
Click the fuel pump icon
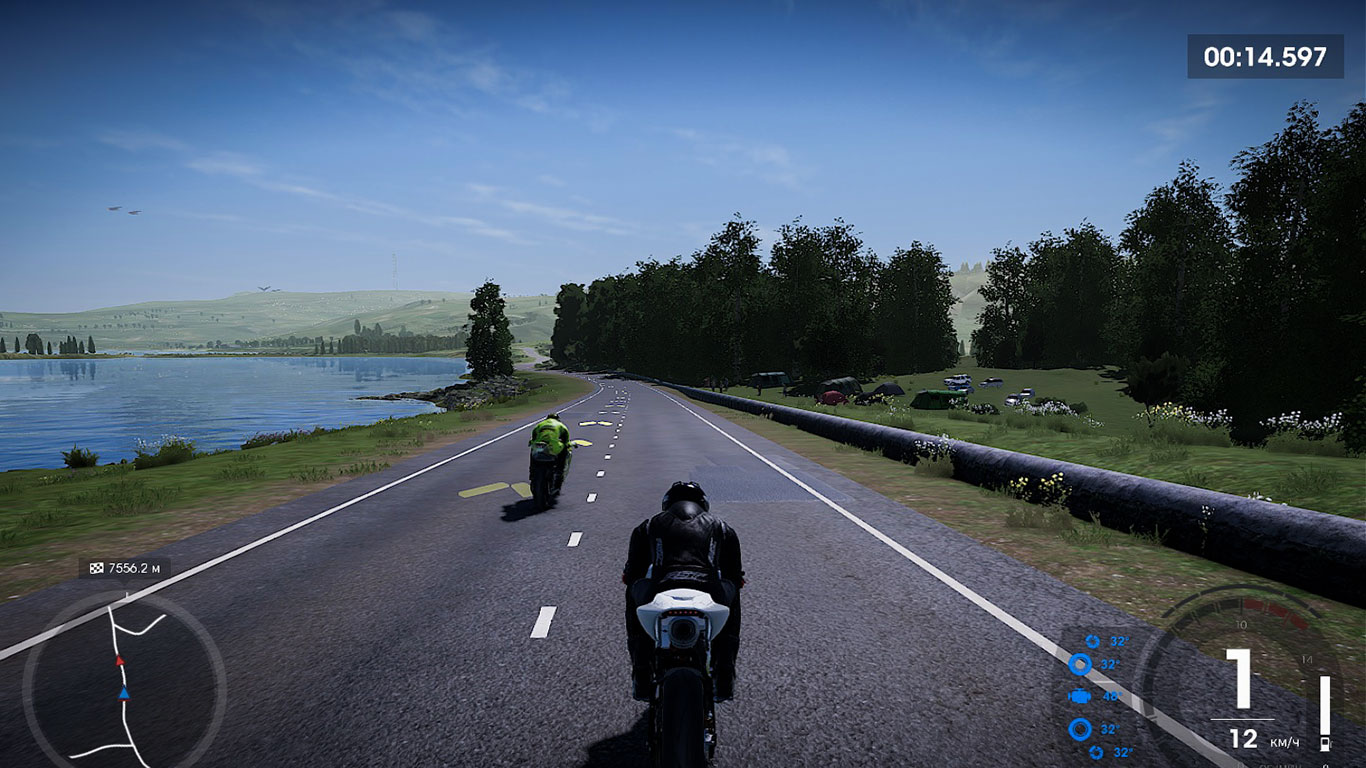click(1325, 744)
